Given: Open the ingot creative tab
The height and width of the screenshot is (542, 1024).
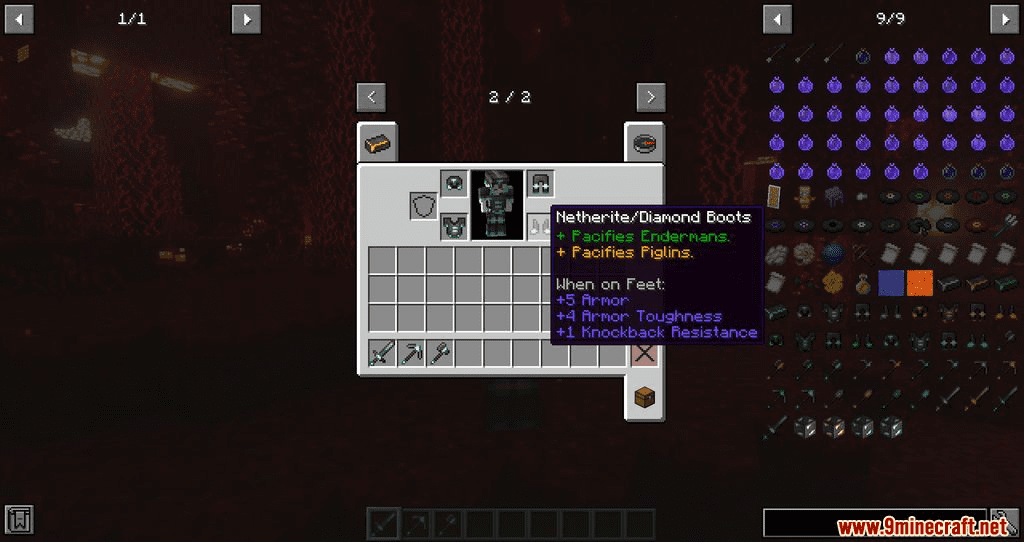Looking at the screenshot, I should [378, 144].
